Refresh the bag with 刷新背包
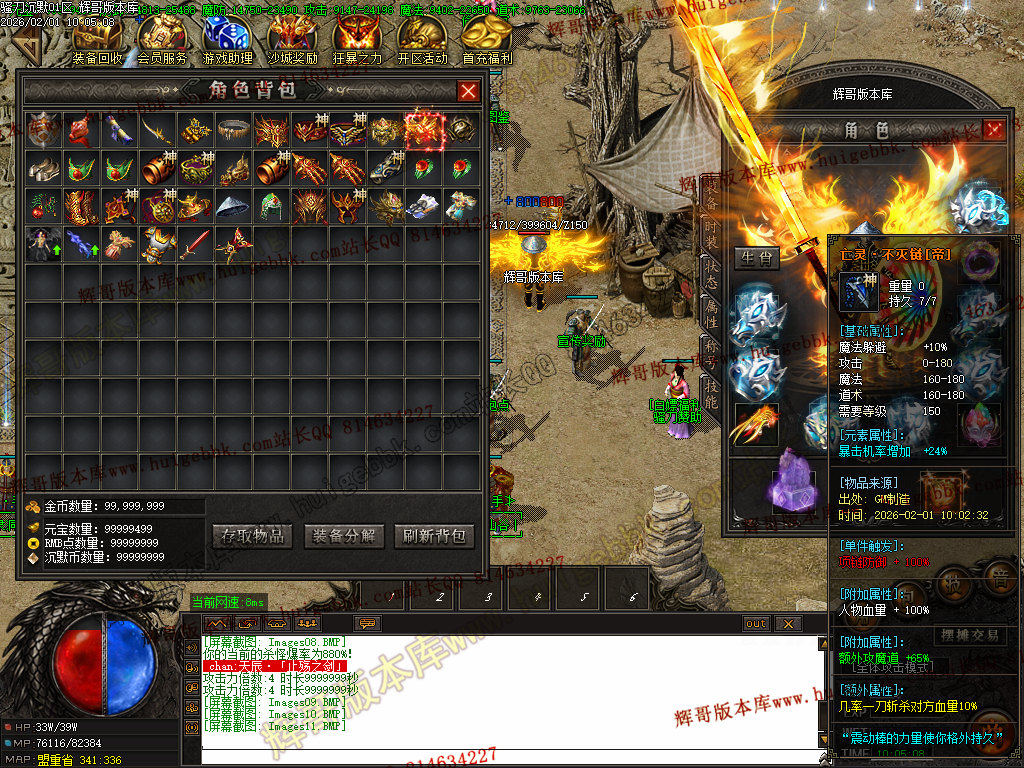This screenshot has height=768, width=1024. 433,536
